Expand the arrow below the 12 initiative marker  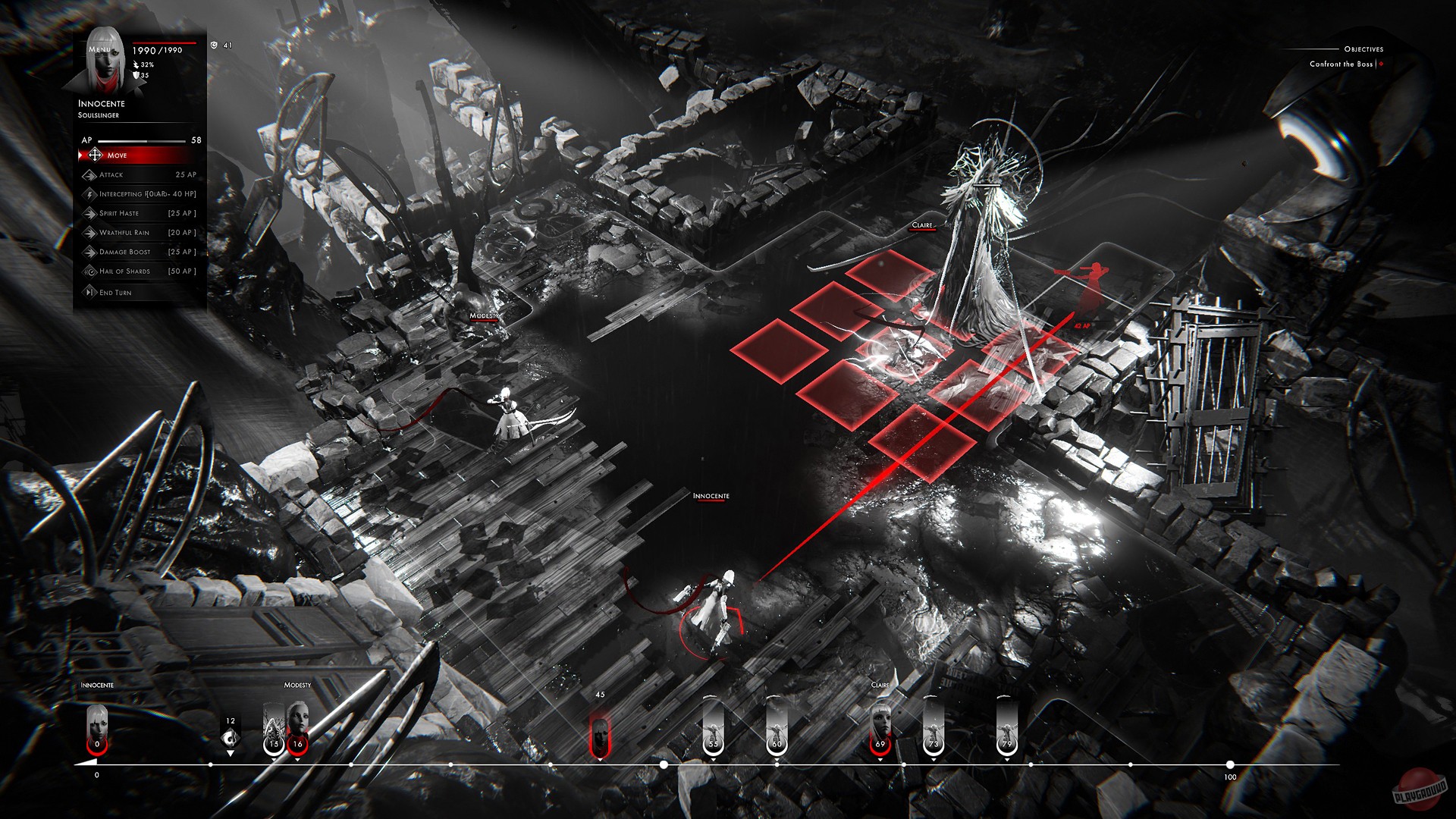coord(231,753)
